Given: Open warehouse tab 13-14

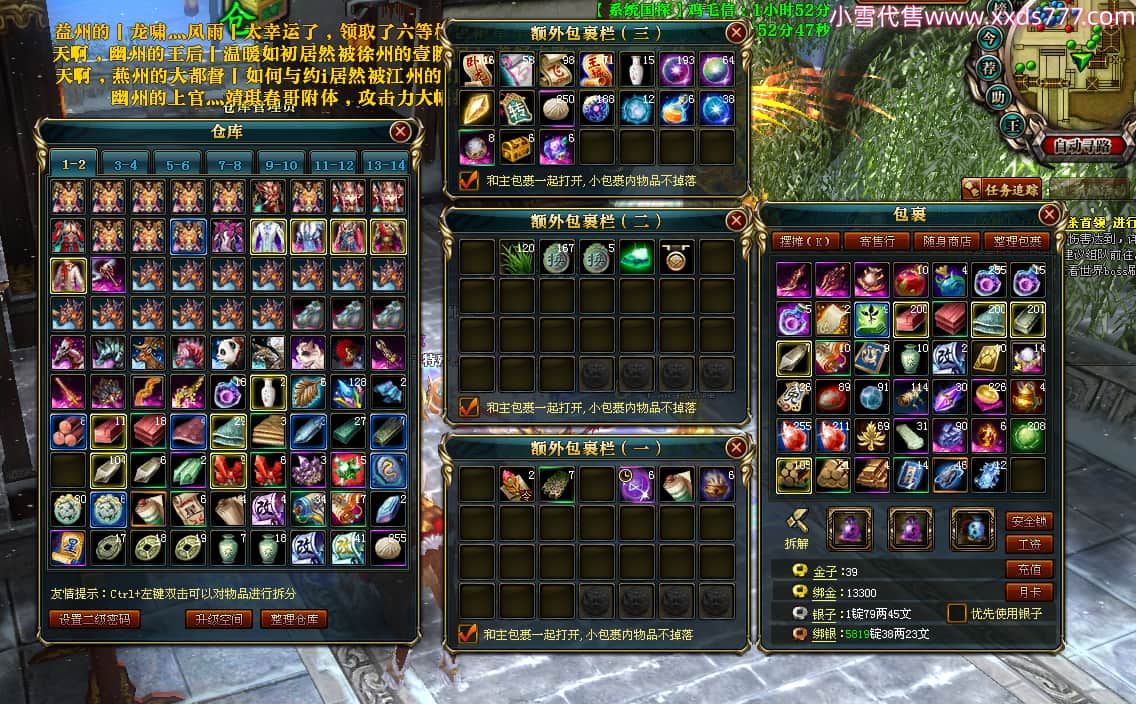Looking at the screenshot, I should click(385, 165).
